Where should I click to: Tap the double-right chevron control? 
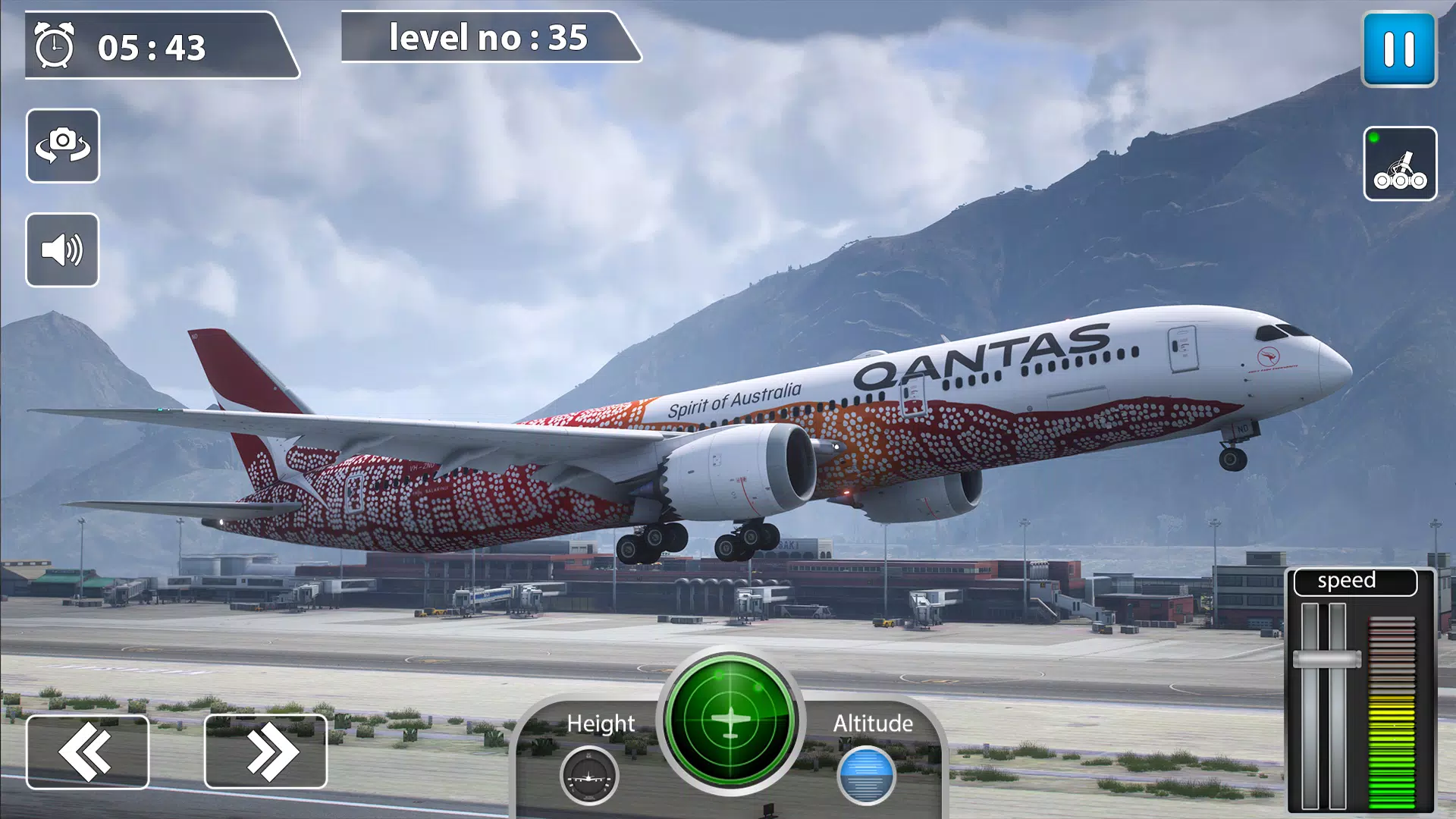click(266, 751)
